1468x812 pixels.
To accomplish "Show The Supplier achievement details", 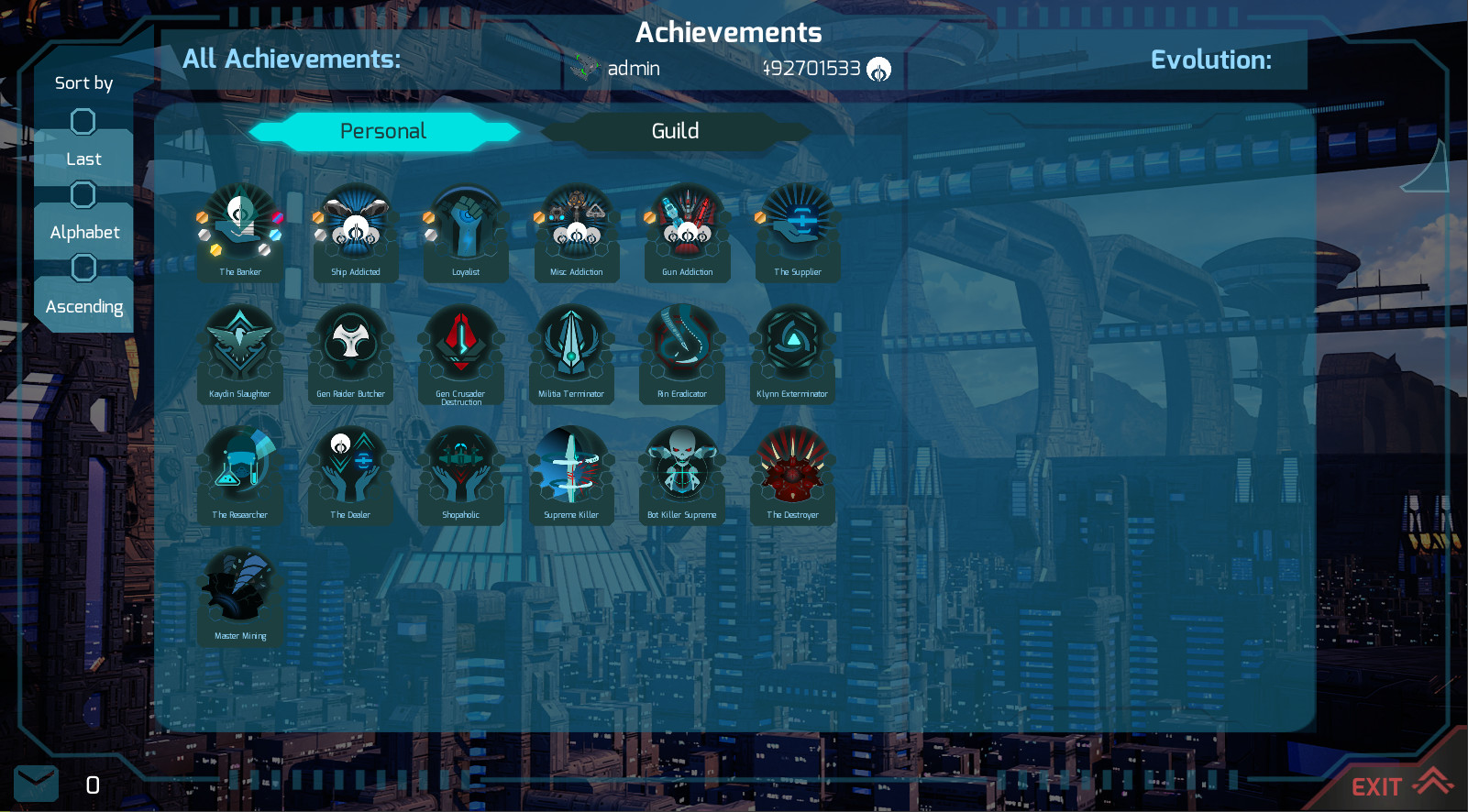I will tap(798, 228).
